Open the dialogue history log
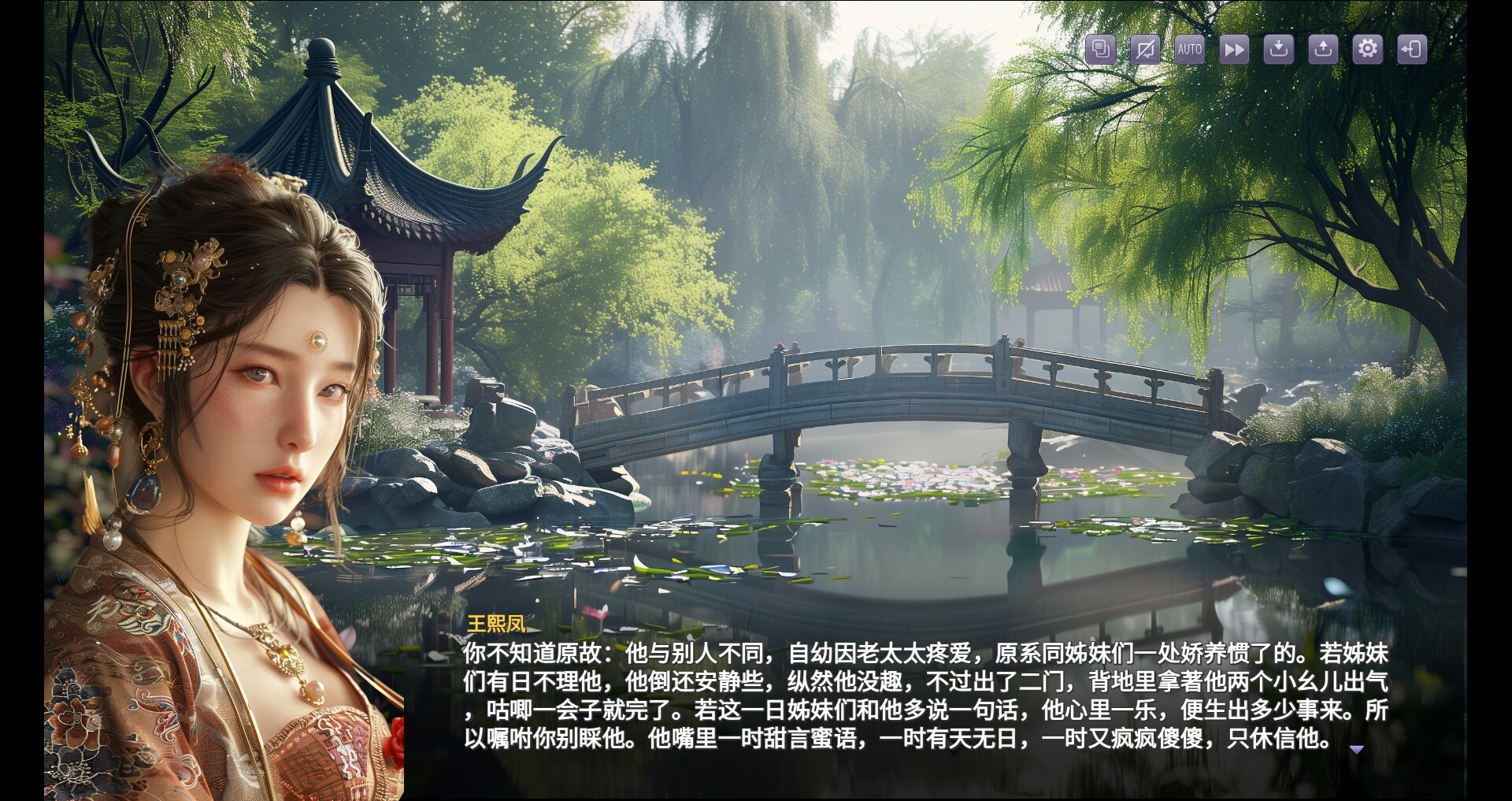Viewport: 1512px width, 801px height. pyautogui.click(x=1099, y=50)
